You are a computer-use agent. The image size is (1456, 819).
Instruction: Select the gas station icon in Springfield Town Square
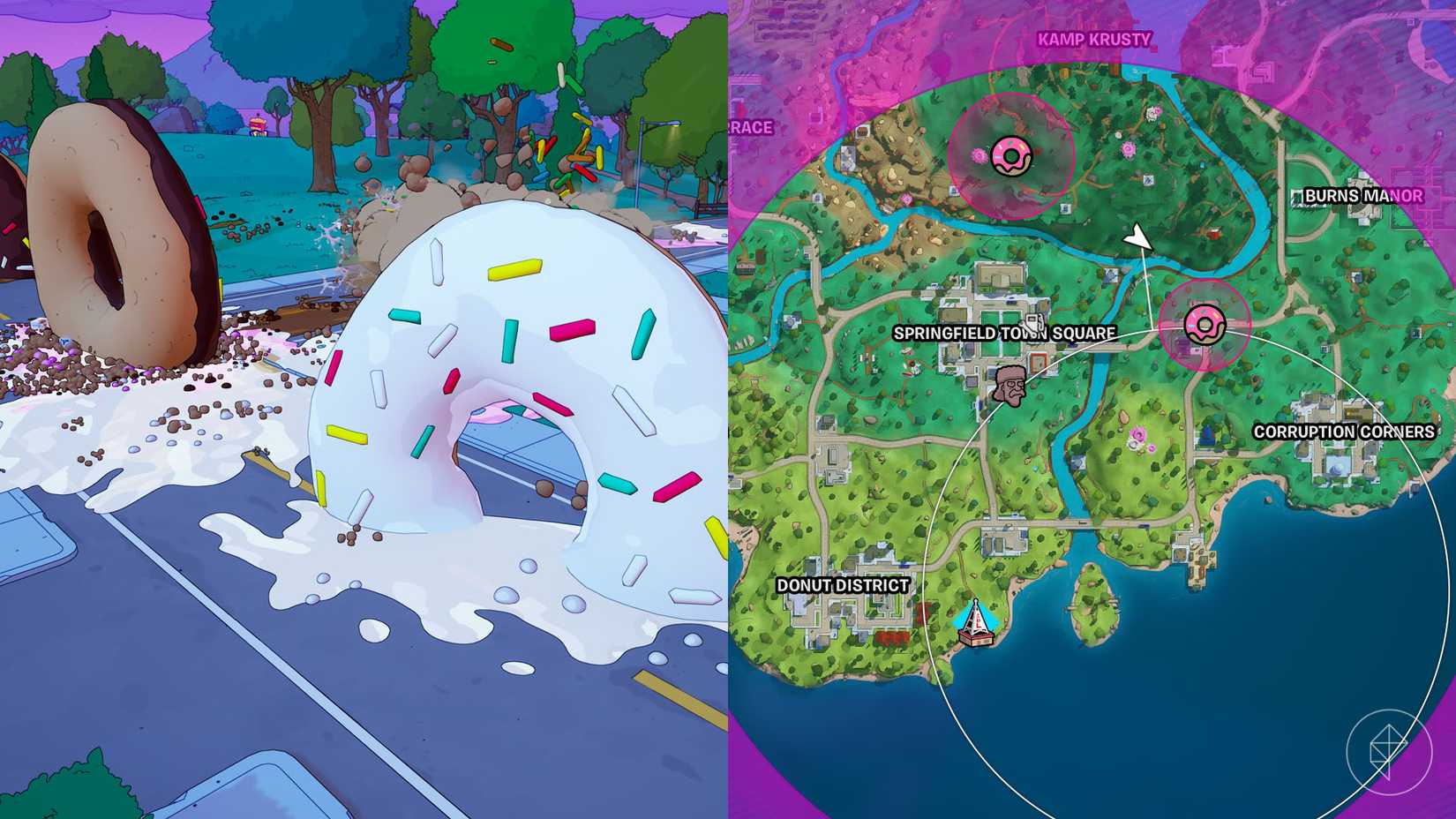click(x=1032, y=320)
